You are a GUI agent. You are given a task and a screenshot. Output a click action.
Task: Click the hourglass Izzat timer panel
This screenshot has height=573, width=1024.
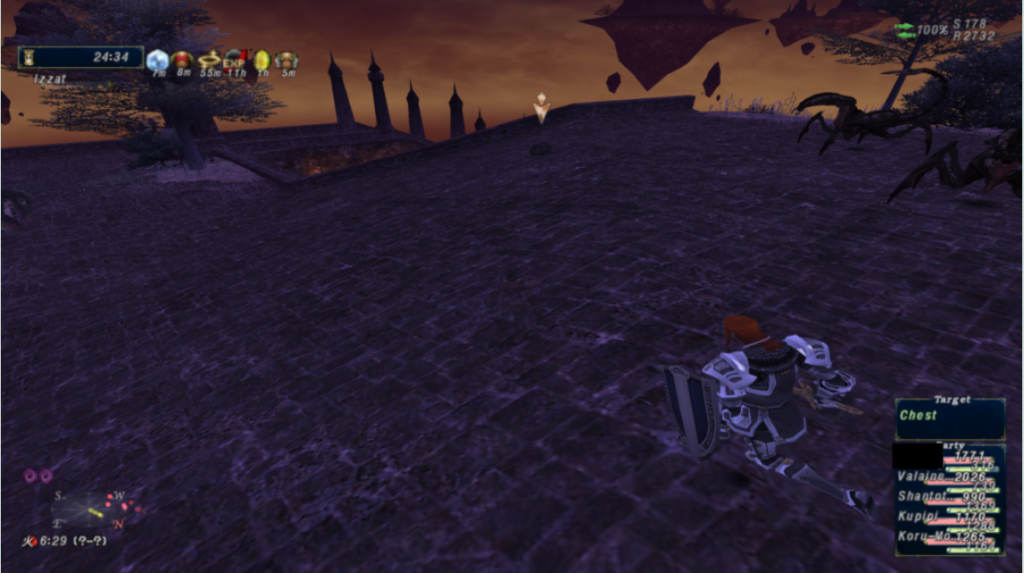(80, 57)
